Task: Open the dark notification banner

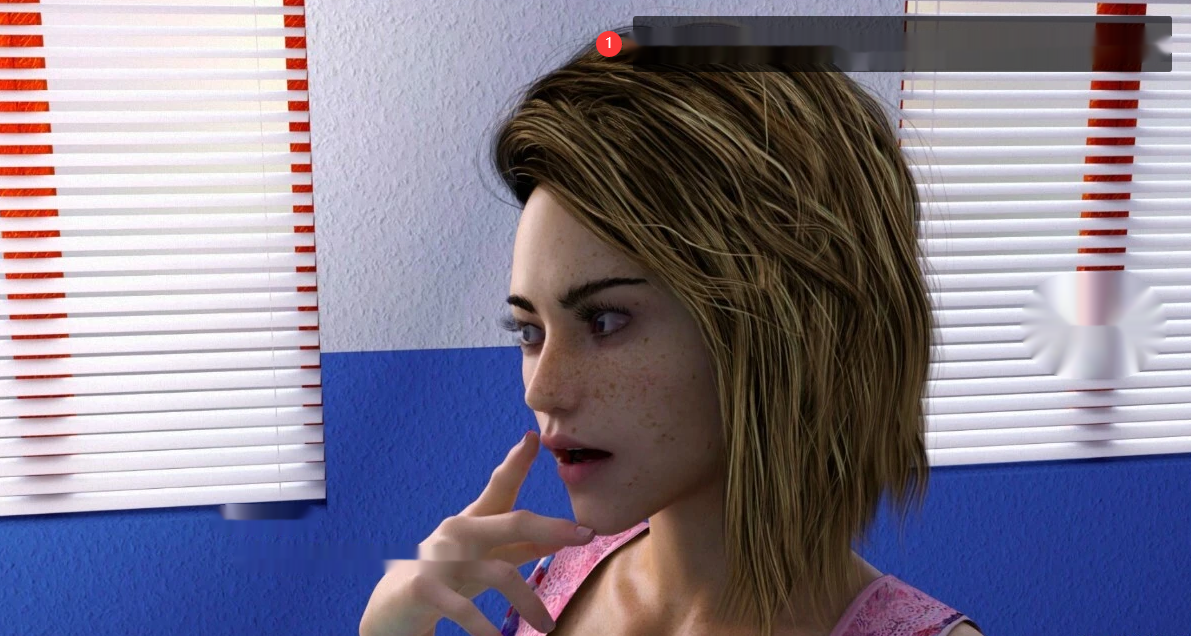Action: point(900,44)
